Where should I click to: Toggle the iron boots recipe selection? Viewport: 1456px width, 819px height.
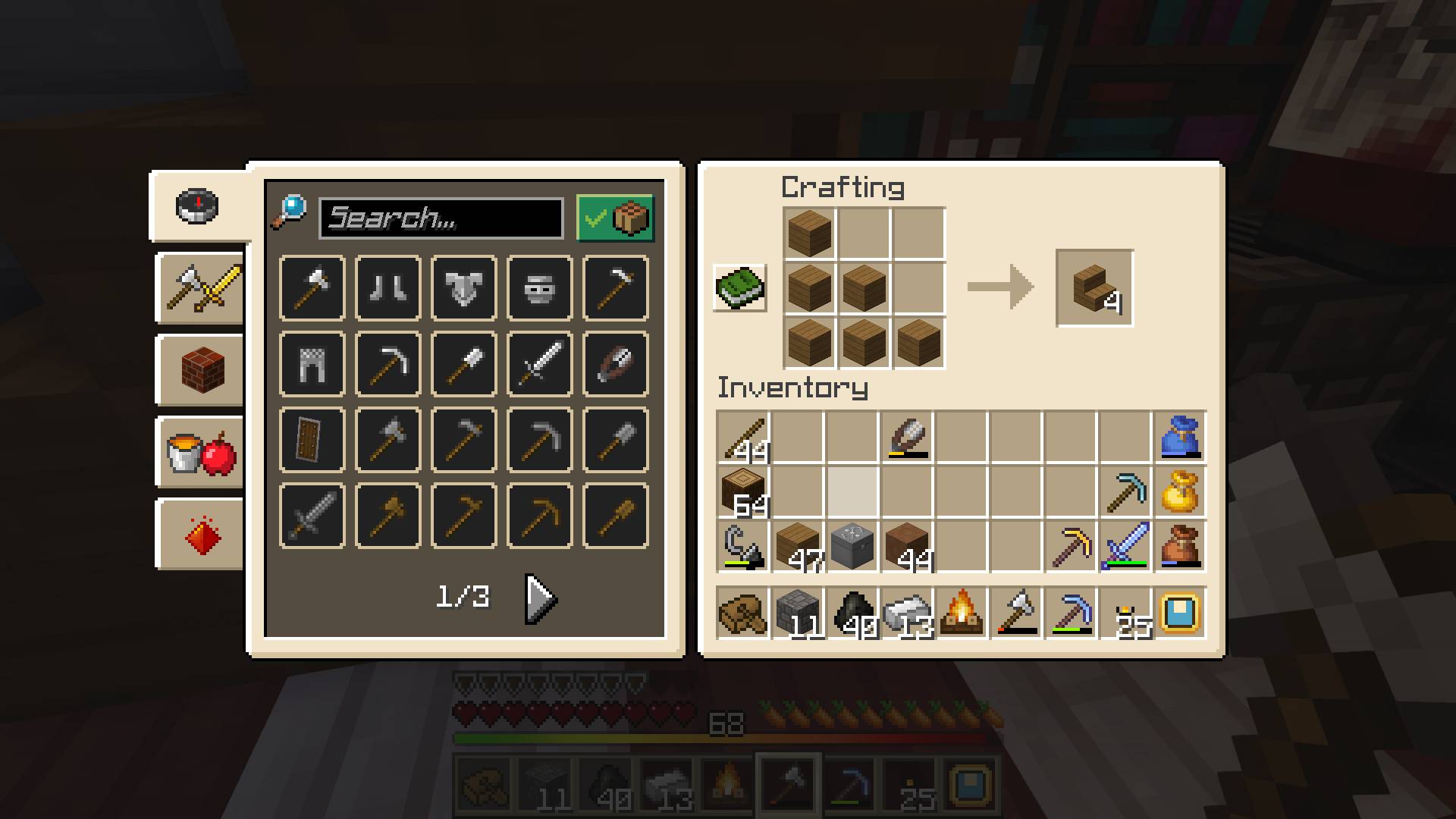coord(388,288)
